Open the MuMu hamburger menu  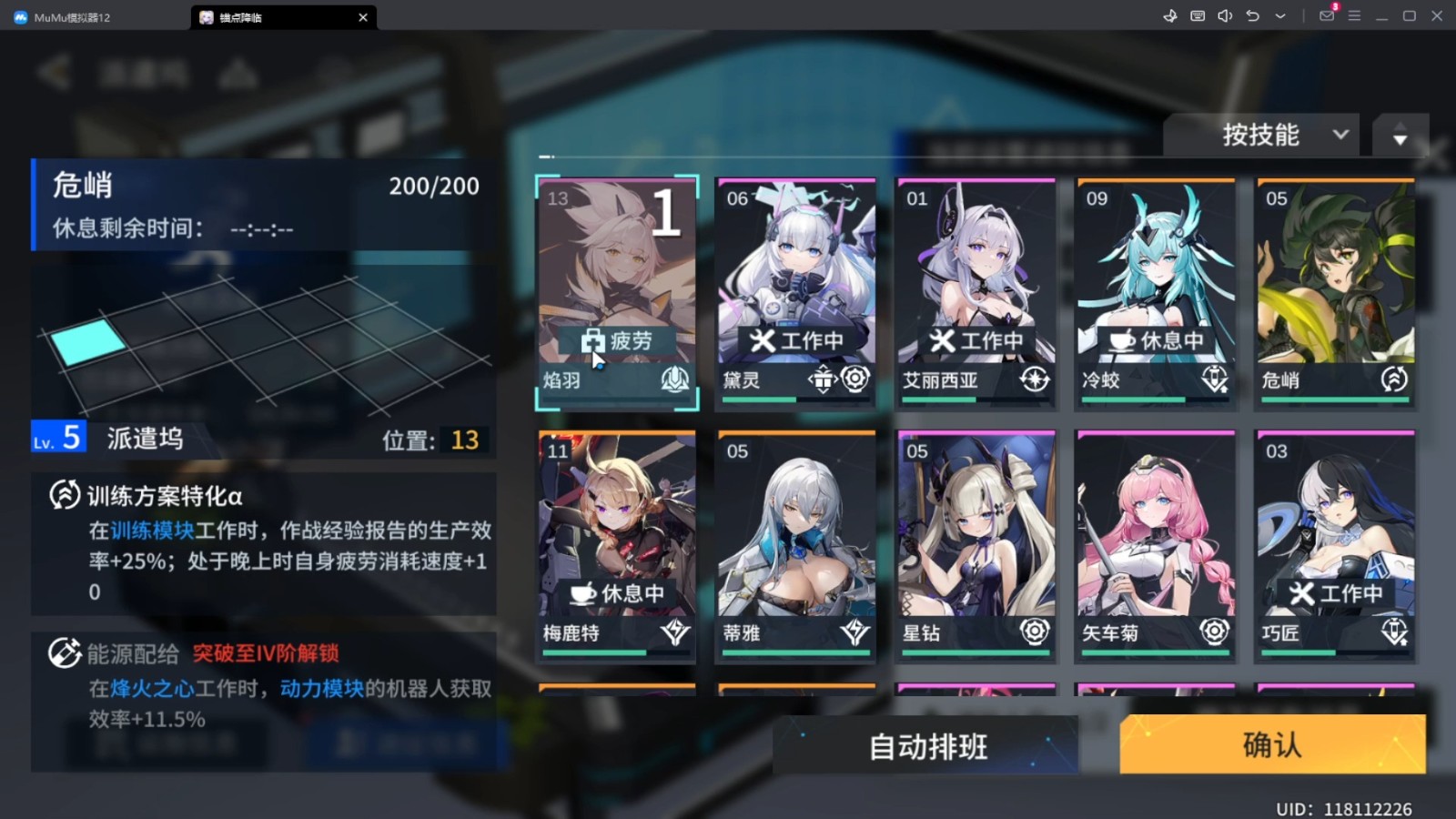click(1355, 15)
